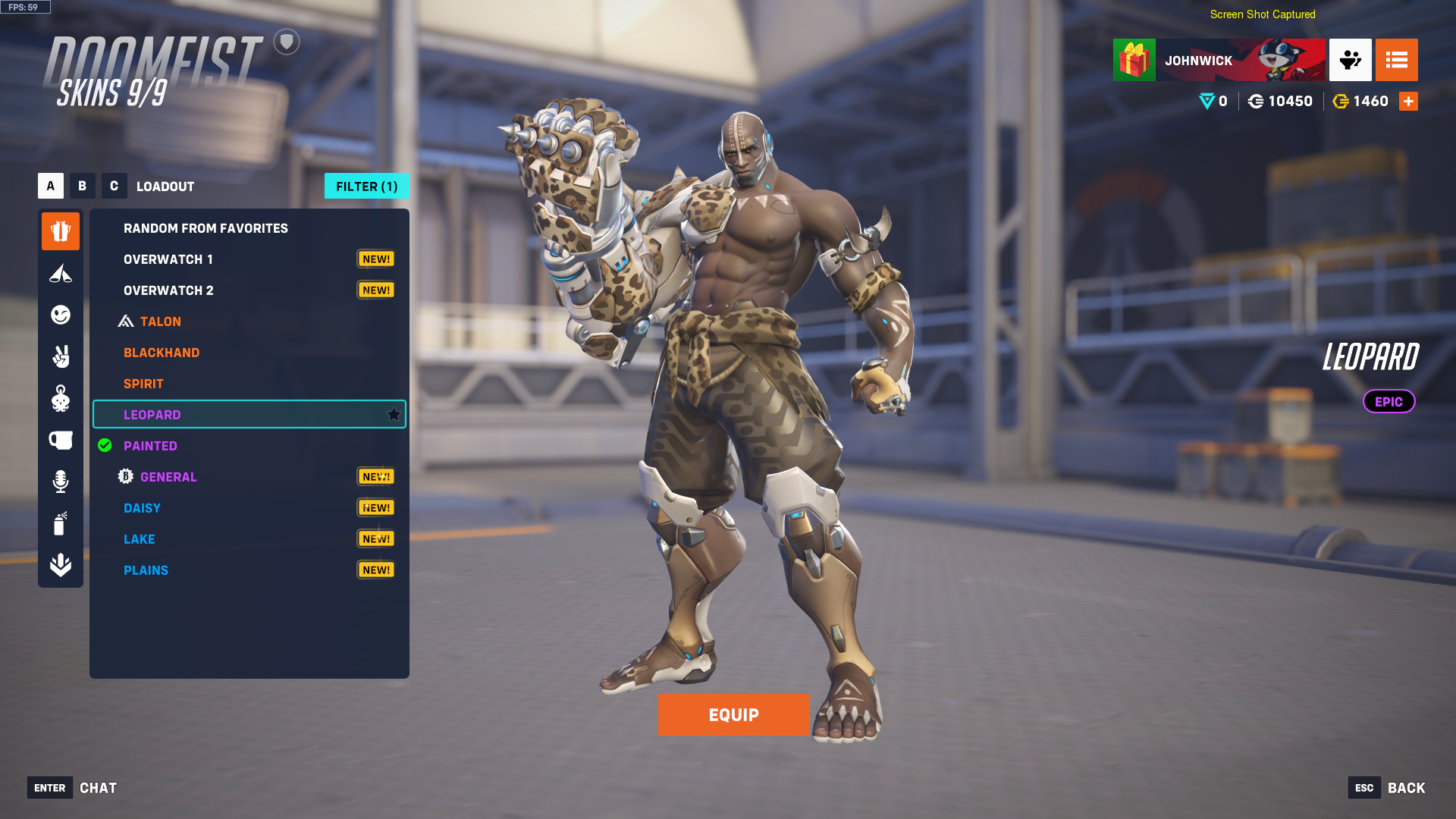Image resolution: width=1456 pixels, height=819 pixels.
Task: Choose the Spirit skin
Action: pos(143,384)
